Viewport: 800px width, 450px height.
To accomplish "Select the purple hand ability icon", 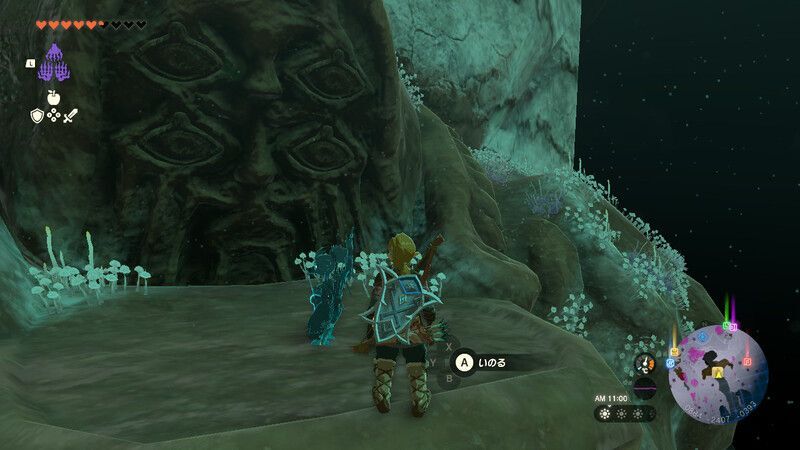I will 51,63.
